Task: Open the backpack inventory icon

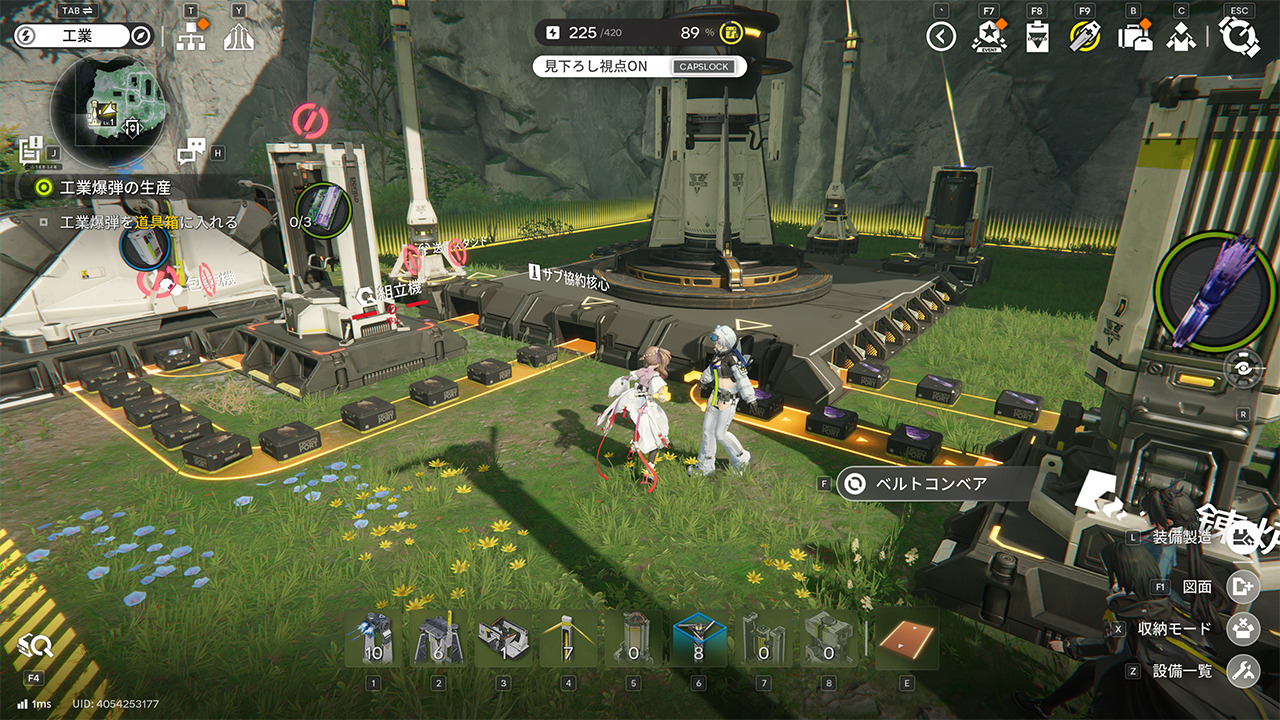Action: tap(1134, 38)
